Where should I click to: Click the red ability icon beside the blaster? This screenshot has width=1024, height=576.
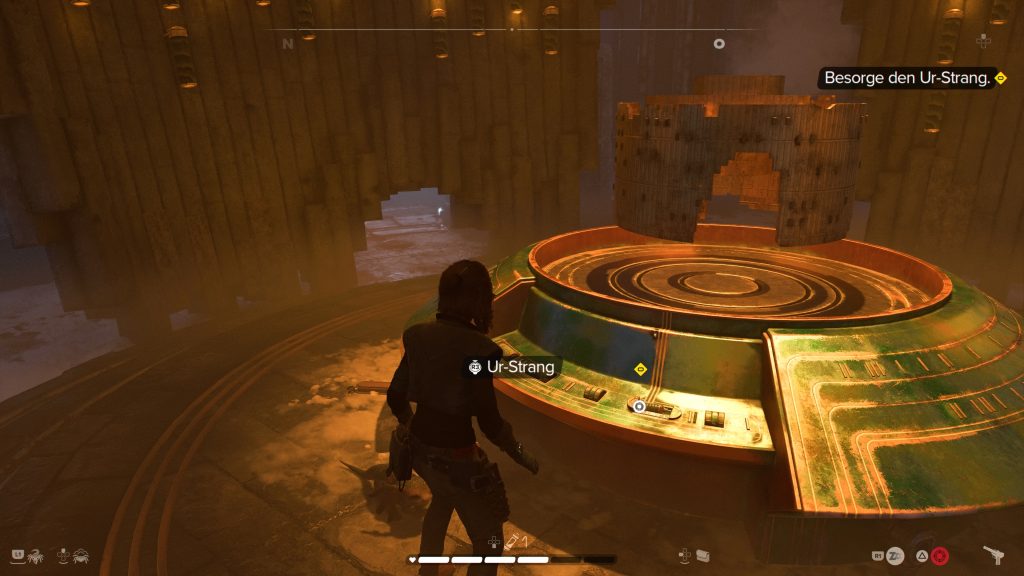[x=939, y=556]
